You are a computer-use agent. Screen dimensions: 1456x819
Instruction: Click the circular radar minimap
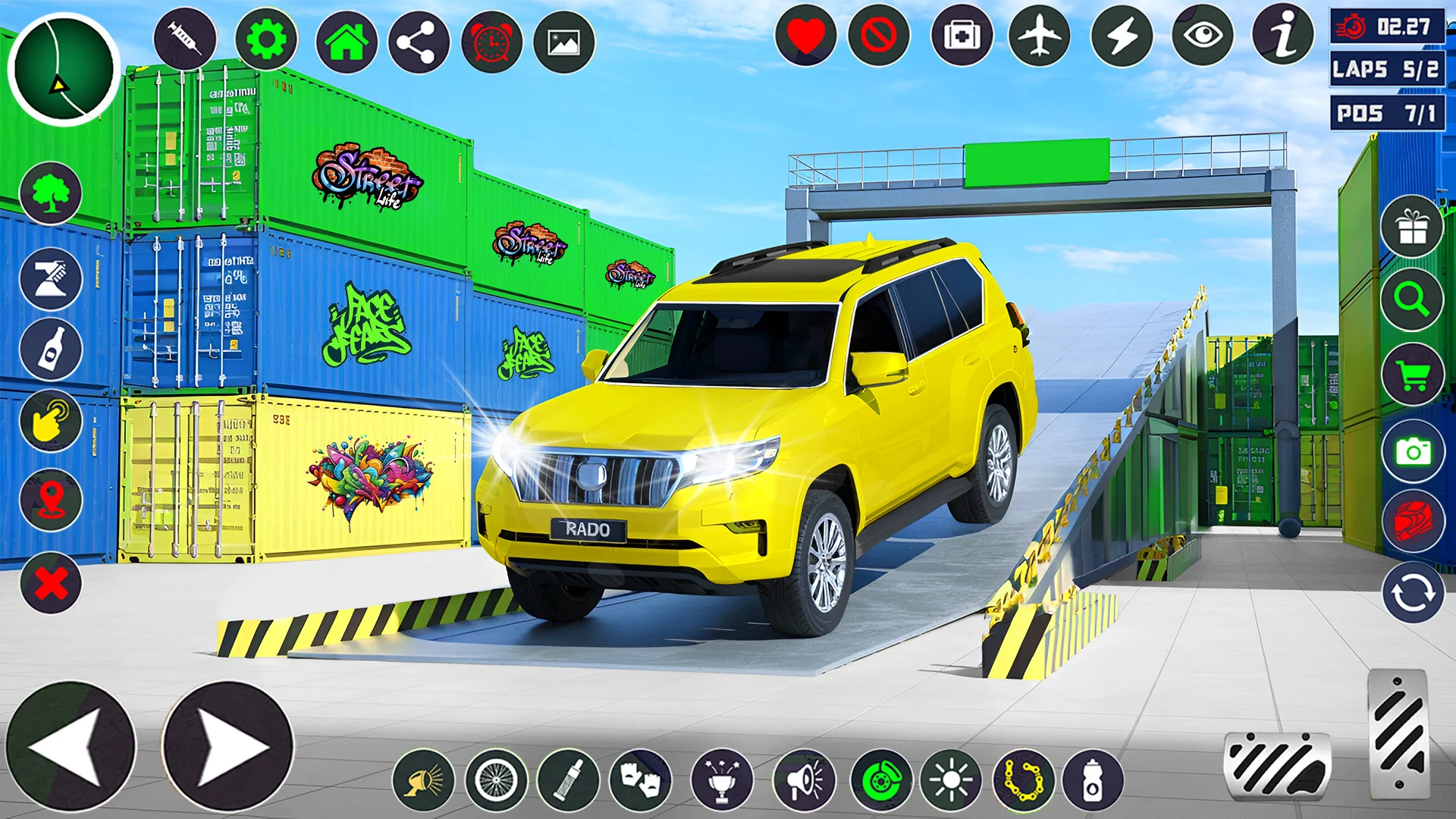(x=64, y=69)
